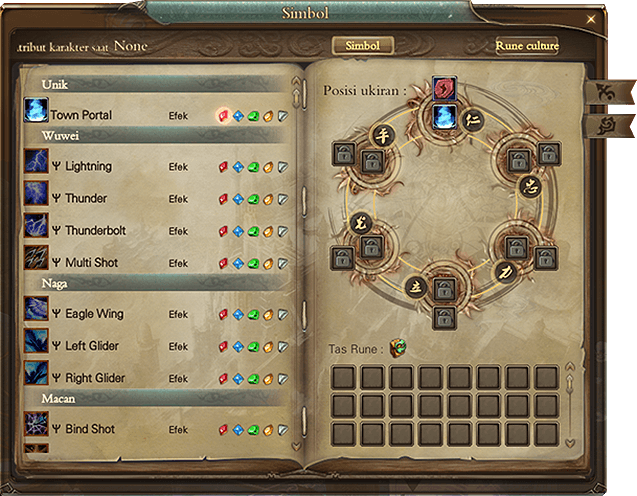Select the Thunder skill entry
Viewport: 637px width, 496px height.
(86, 198)
